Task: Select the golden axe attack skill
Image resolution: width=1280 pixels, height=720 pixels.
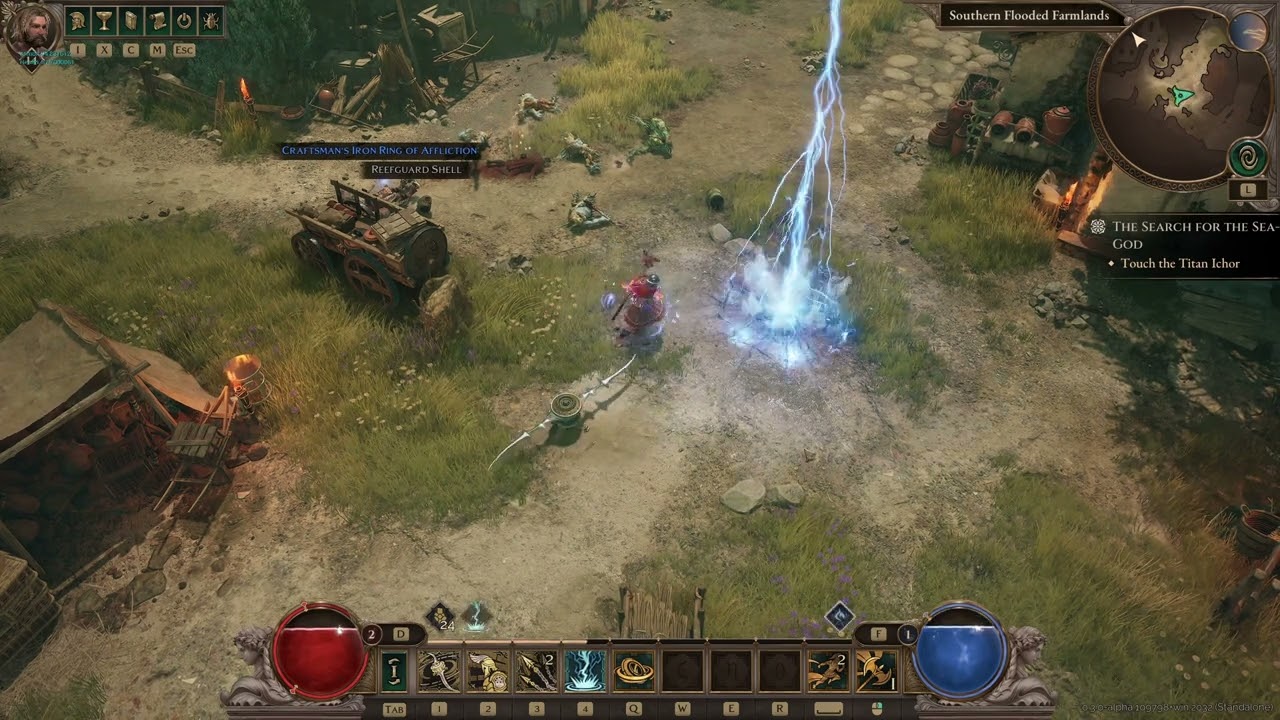Action: [877, 671]
